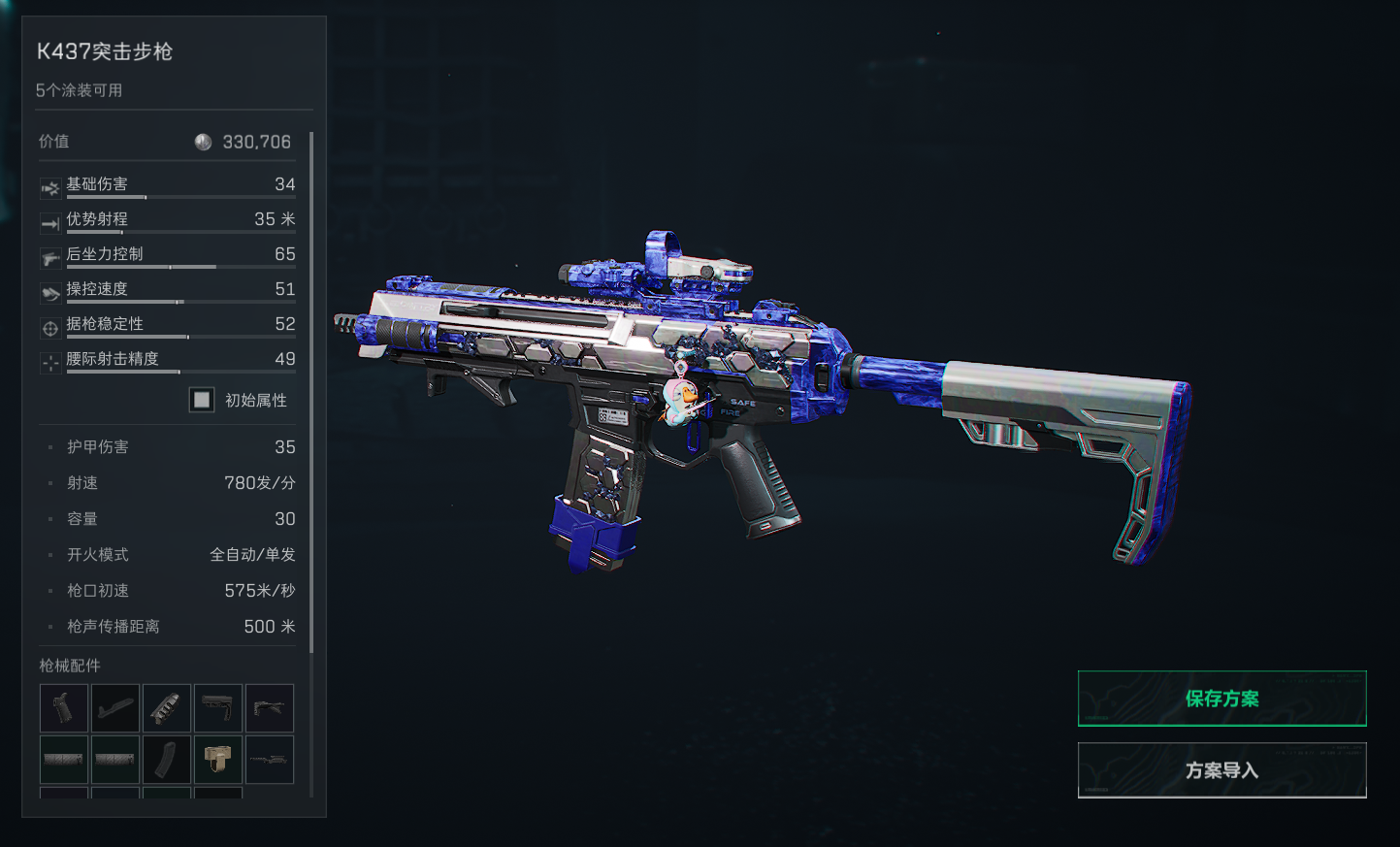
Task: Choose the rifle stock attachment slot
Action: pos(218,707)
